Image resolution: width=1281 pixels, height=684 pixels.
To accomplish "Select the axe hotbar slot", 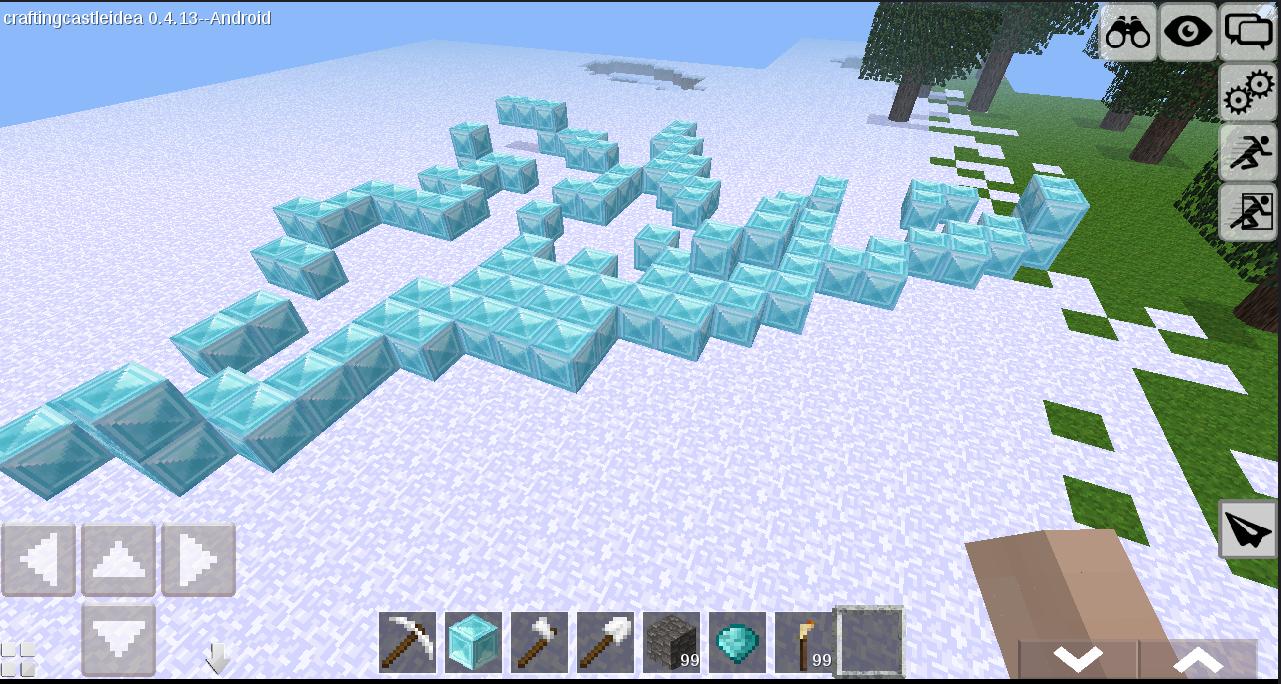I will coord(539,642).
